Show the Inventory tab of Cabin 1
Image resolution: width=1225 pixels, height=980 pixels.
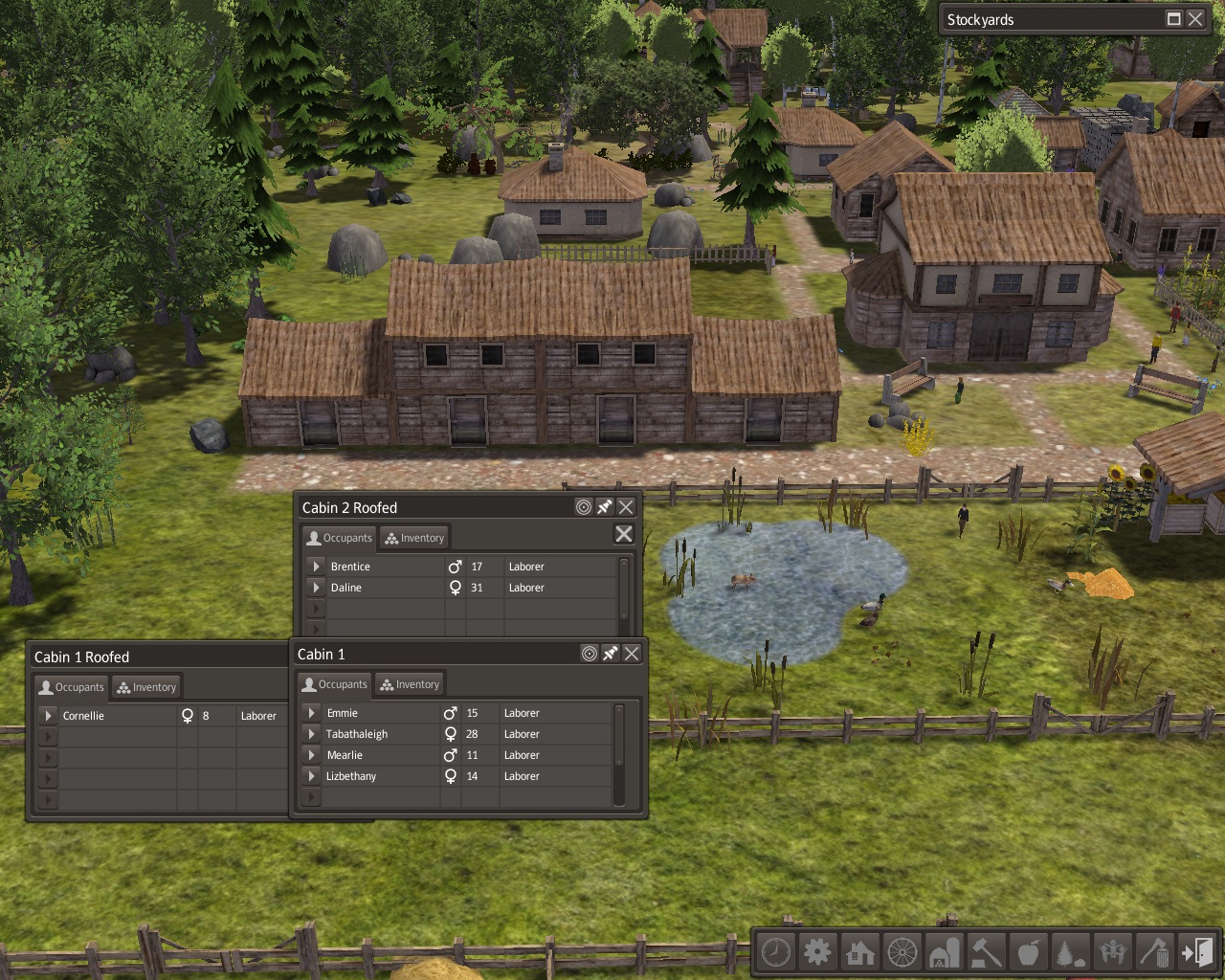(x=410, y=684)
